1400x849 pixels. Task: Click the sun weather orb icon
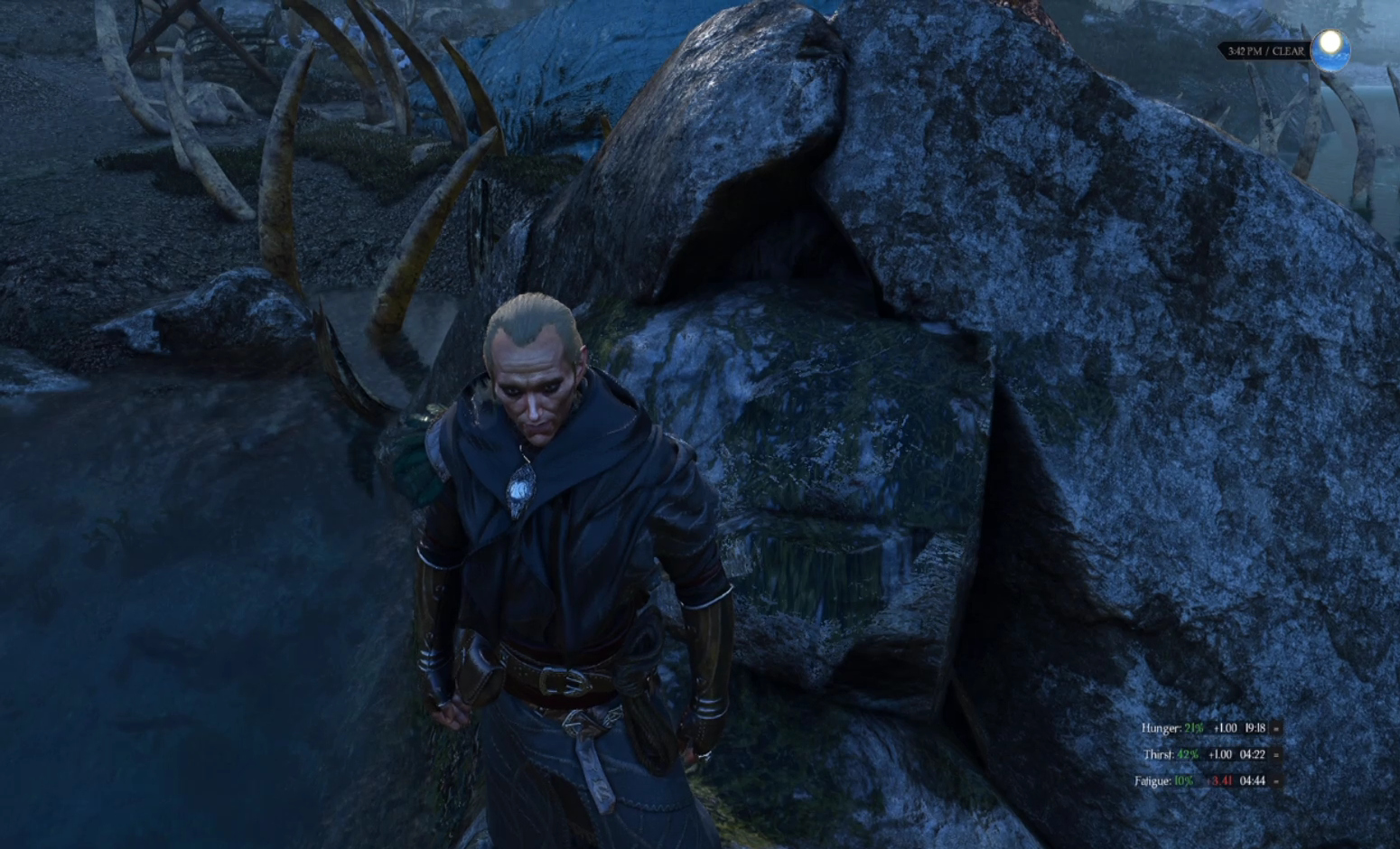1330,49
